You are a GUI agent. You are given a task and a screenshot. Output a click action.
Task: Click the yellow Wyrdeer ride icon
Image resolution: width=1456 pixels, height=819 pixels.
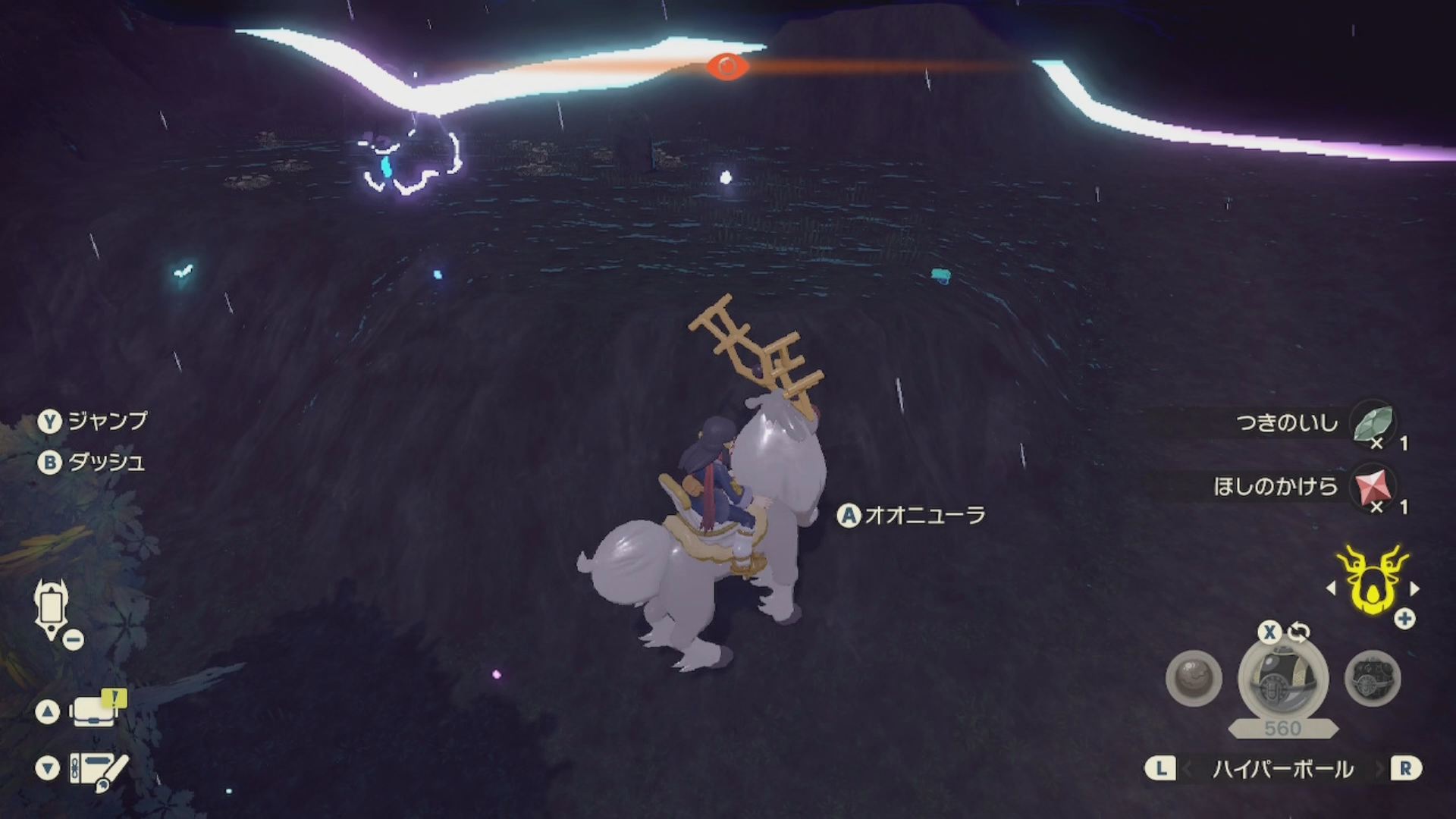click(1372, 582)
